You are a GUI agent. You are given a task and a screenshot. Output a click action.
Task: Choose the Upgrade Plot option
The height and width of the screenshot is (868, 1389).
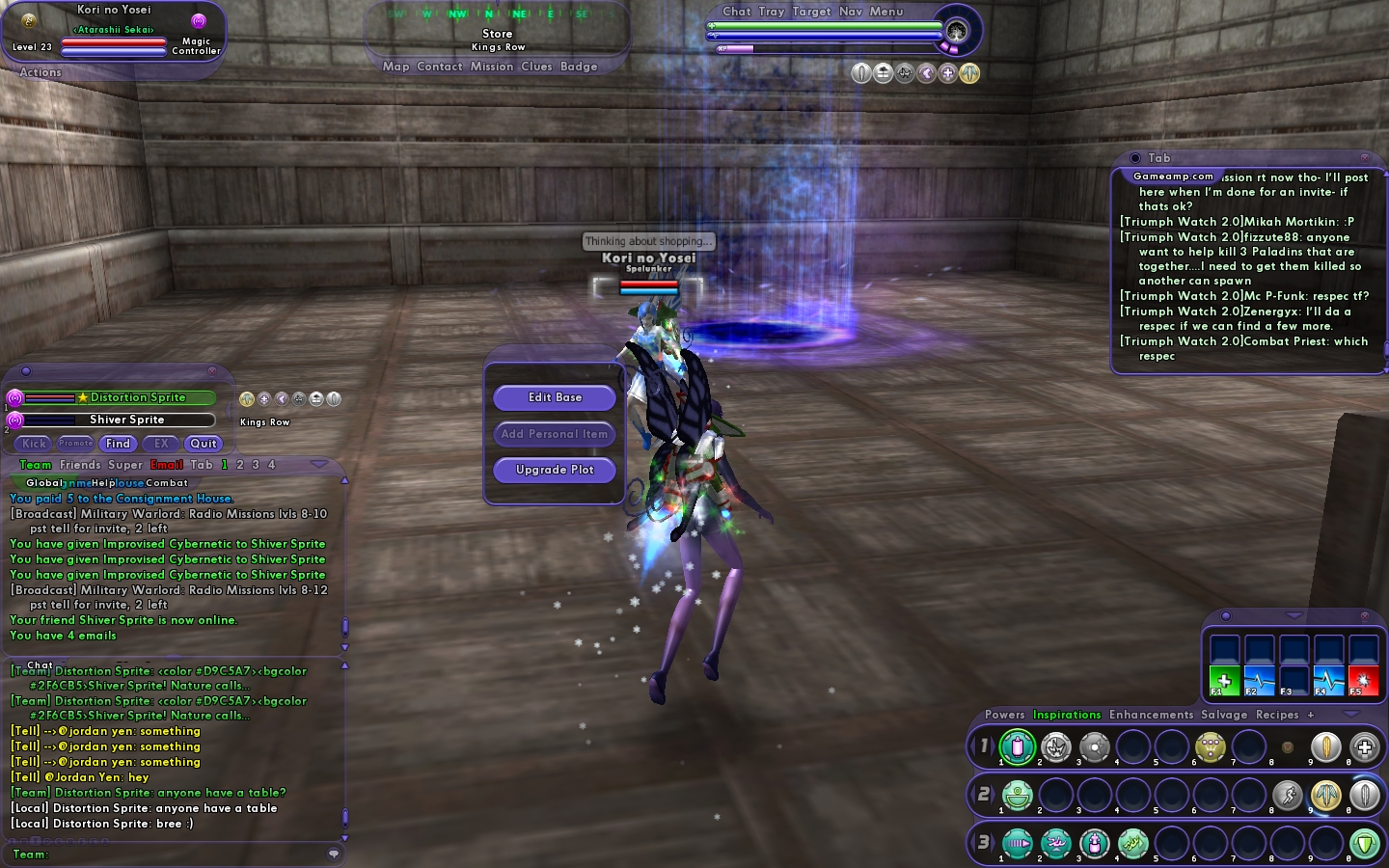(x=555, y=470)
